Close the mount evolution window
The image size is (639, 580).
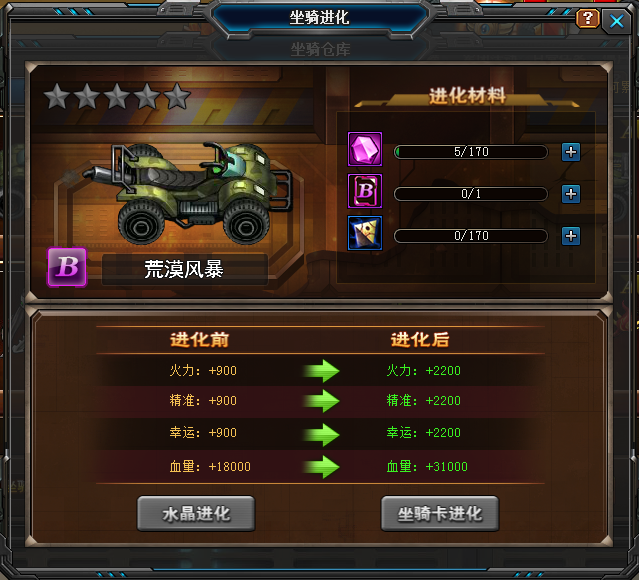click(616, 19)
